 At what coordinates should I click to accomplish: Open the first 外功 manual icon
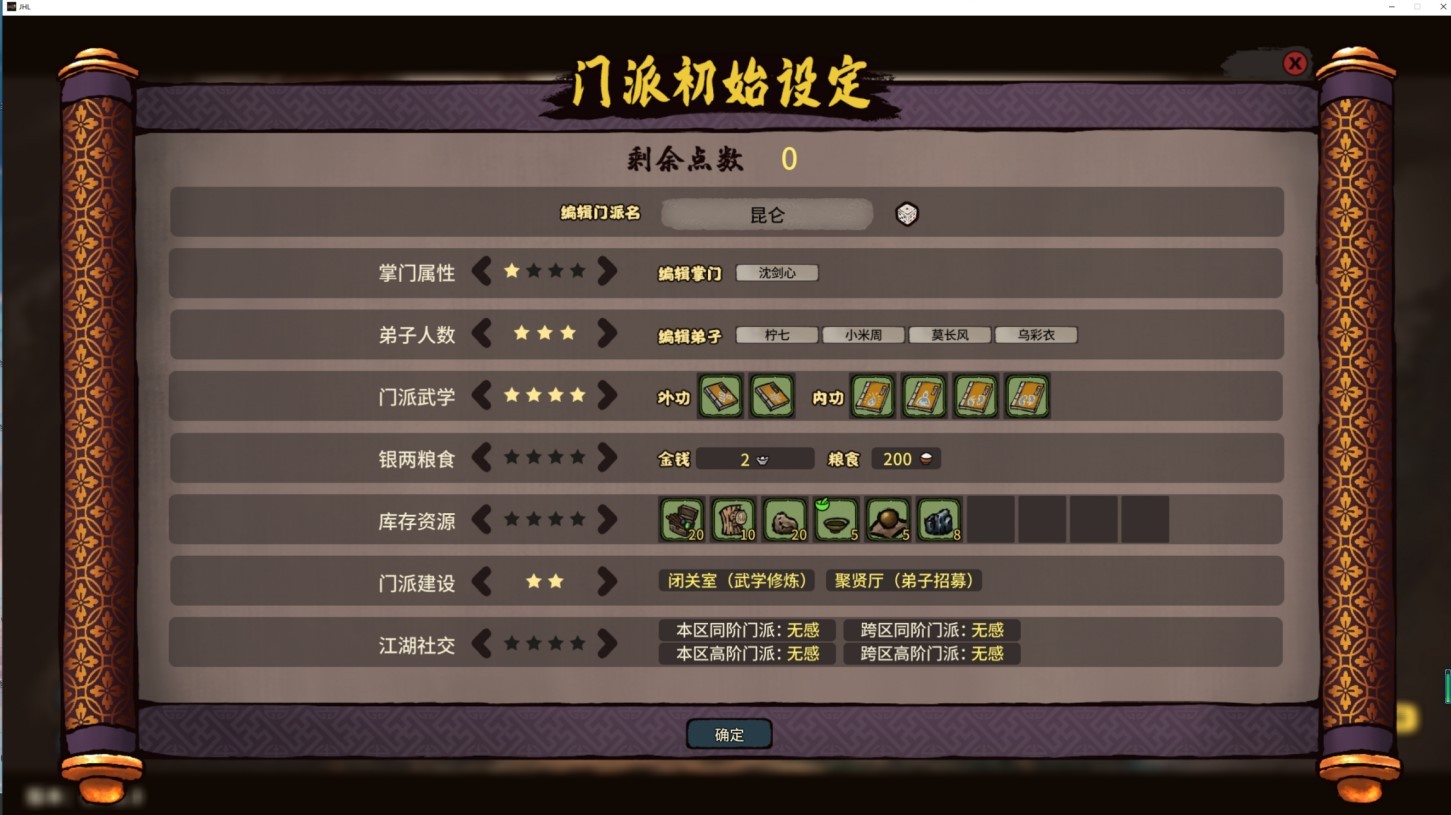click(x=720, y=396)
